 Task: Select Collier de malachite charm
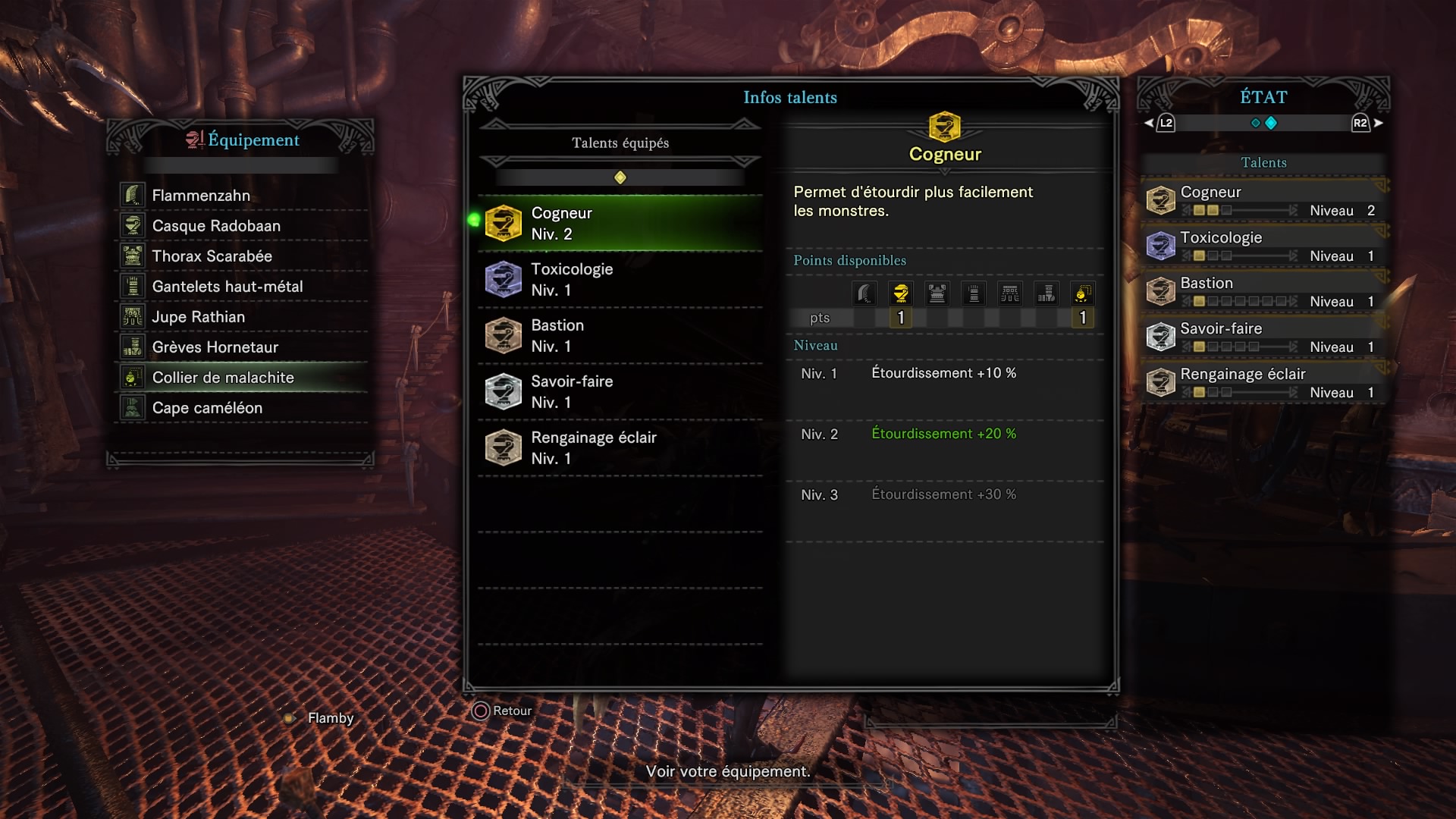[223, 378]
